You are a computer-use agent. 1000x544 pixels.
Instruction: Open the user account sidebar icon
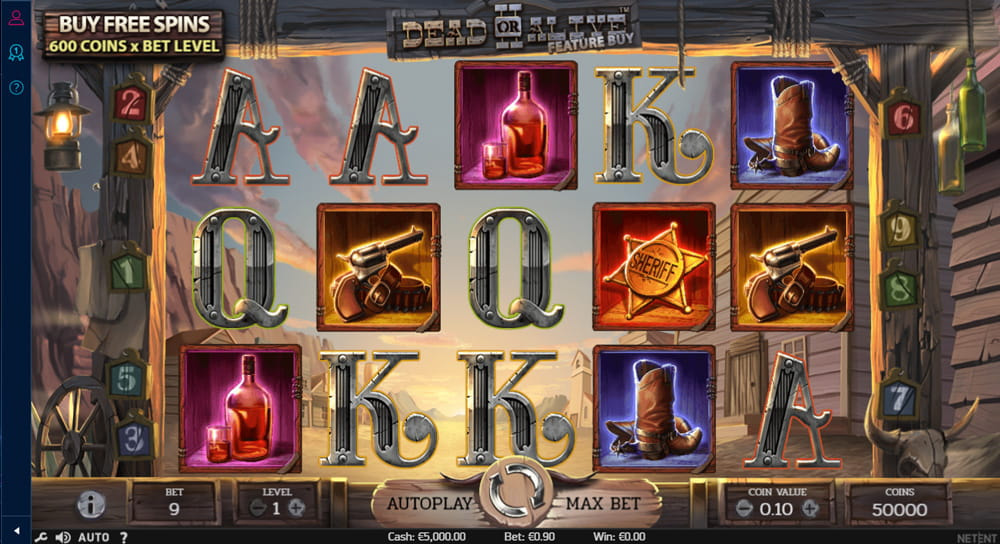(x=16, y=17)
